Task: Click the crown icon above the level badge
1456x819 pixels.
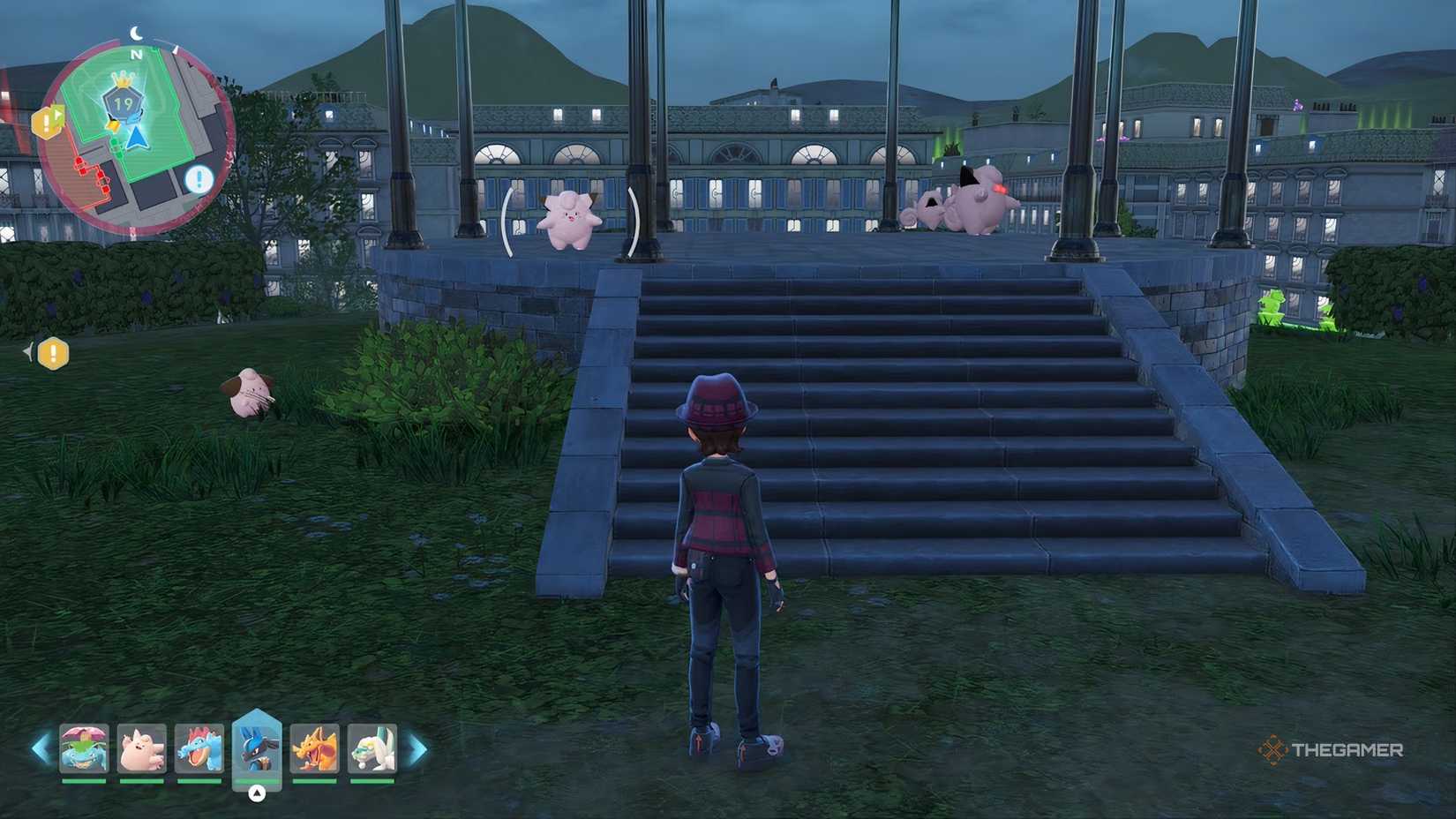Action: 123,81
